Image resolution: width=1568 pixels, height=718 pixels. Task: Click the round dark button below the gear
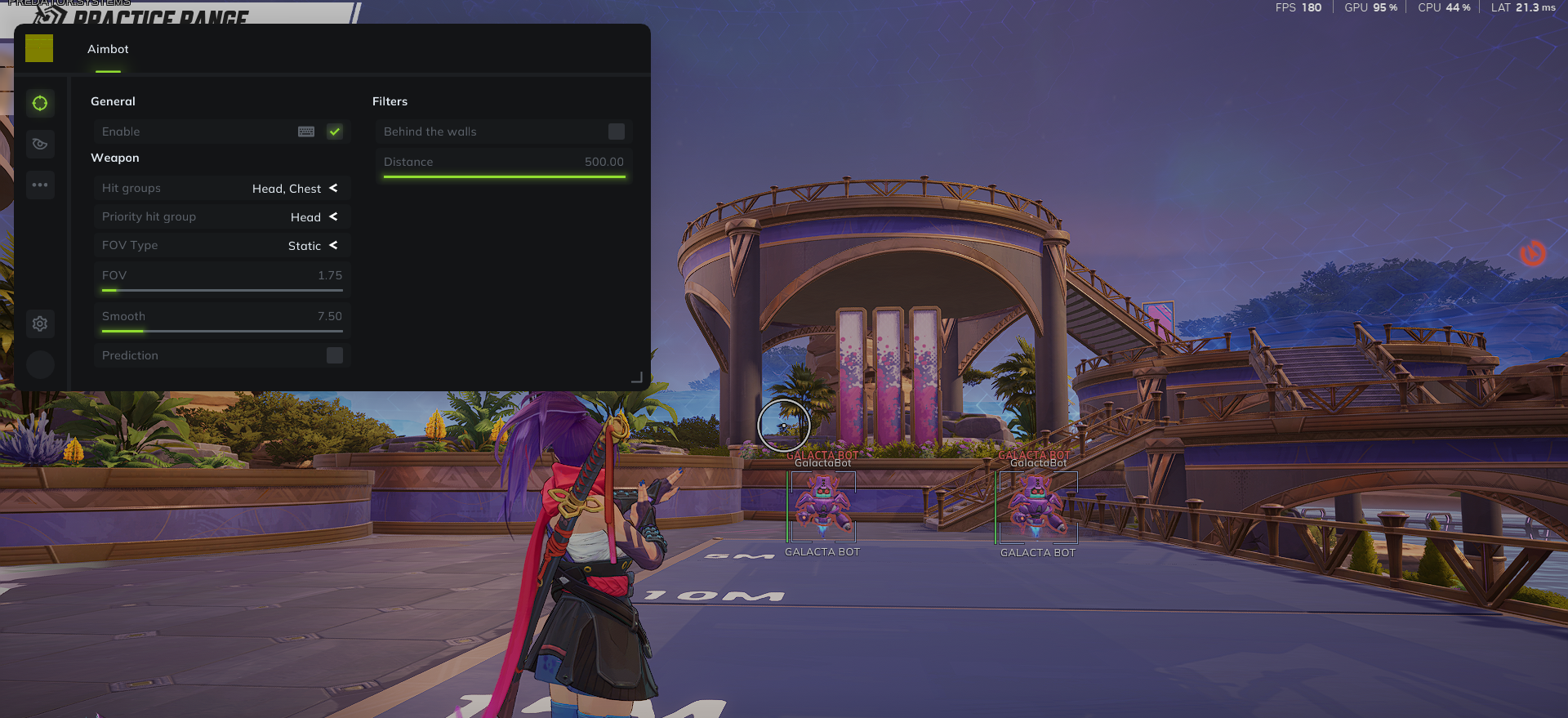[x=40, y=364]
